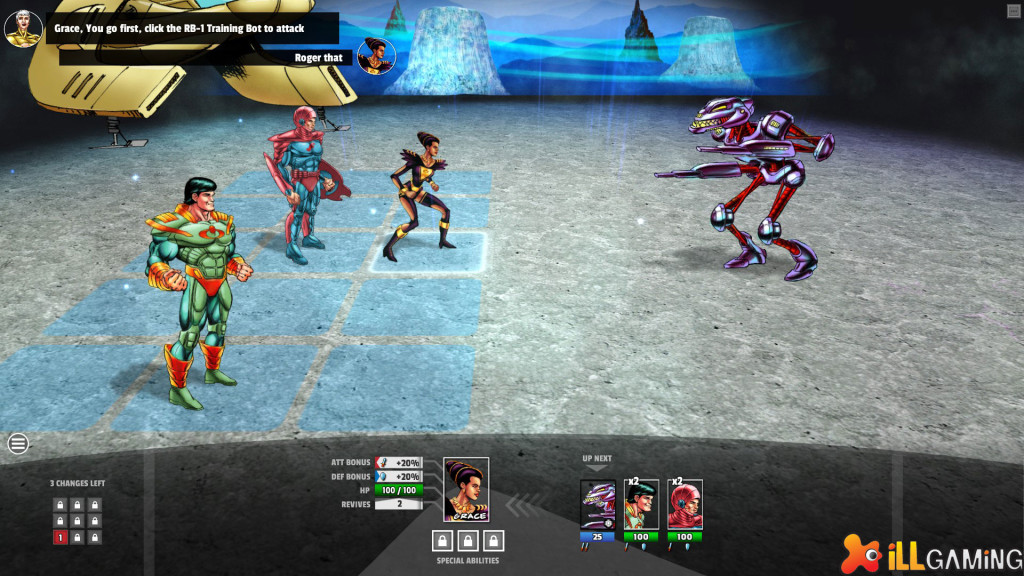Select the training bot portrait in Up Next
Image resolution: width=1024 pixels, height=576 pixels.
(x=598, y=505)
